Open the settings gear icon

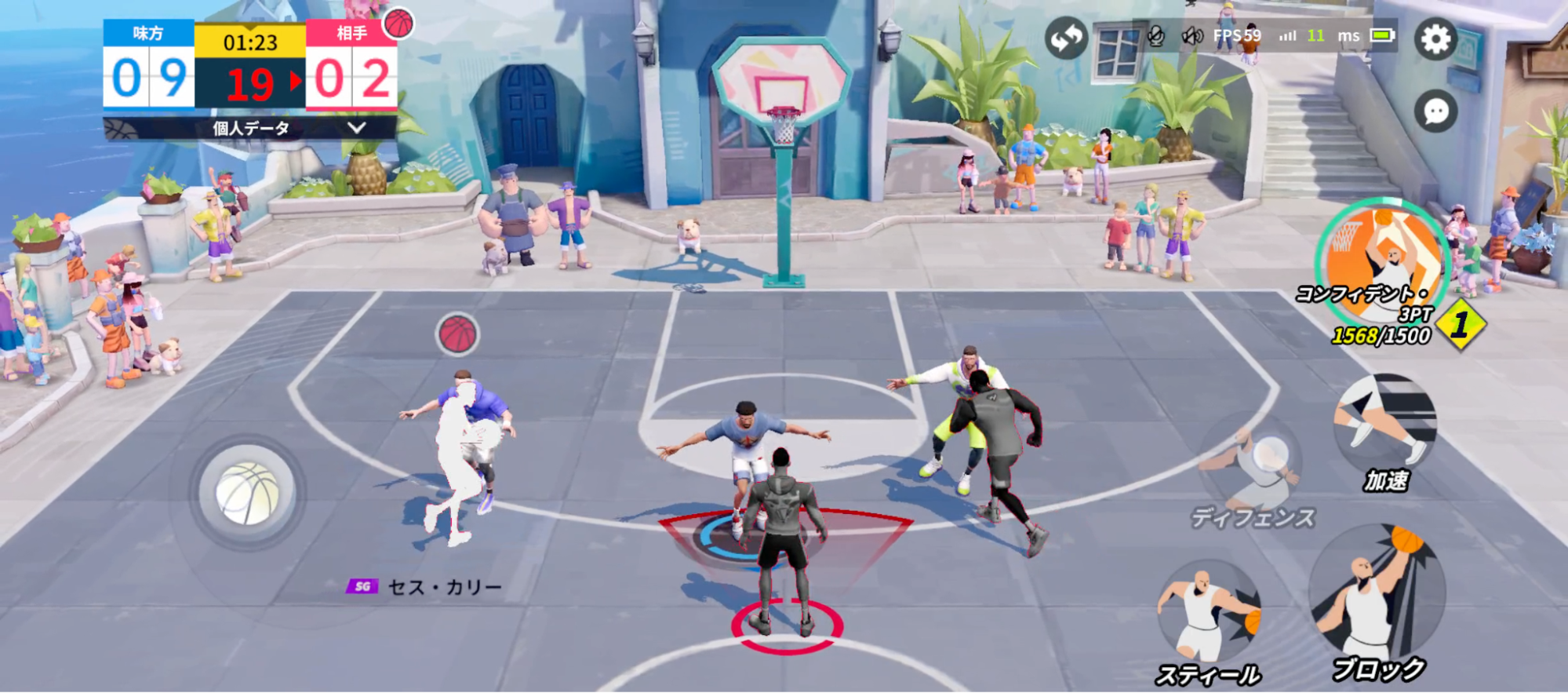pos(1438,38)
